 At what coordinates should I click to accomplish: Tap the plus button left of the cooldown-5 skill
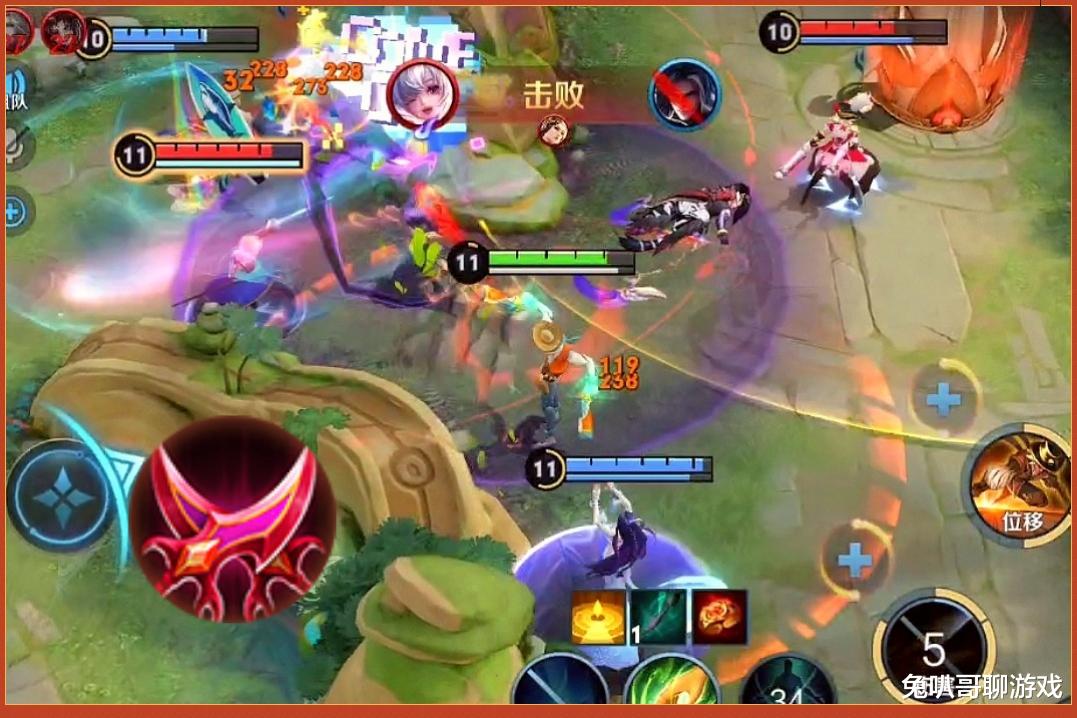[x=855, y=561]
